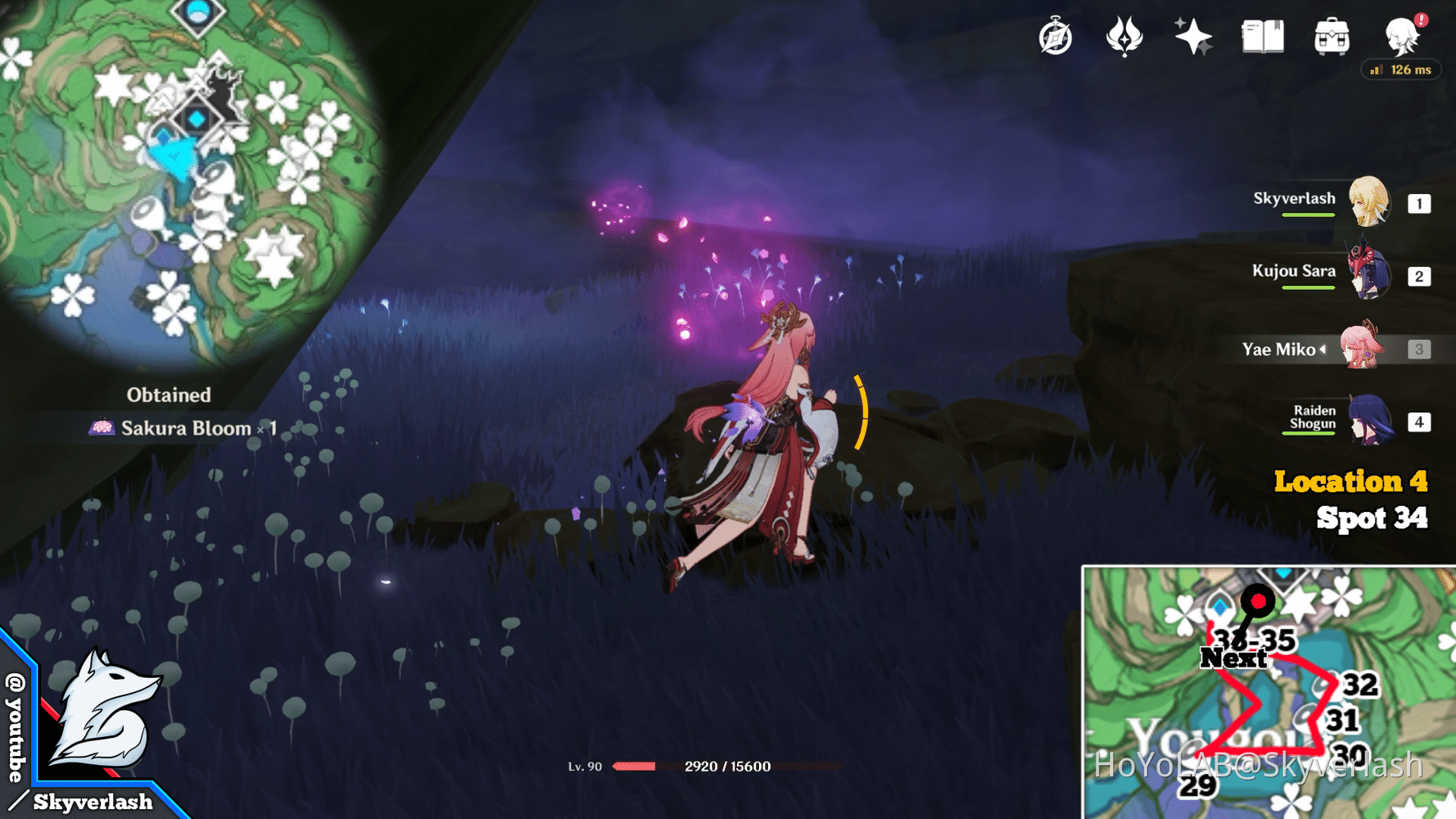
Task: Click the Location 4 text label
Action: click(1350, 482)
